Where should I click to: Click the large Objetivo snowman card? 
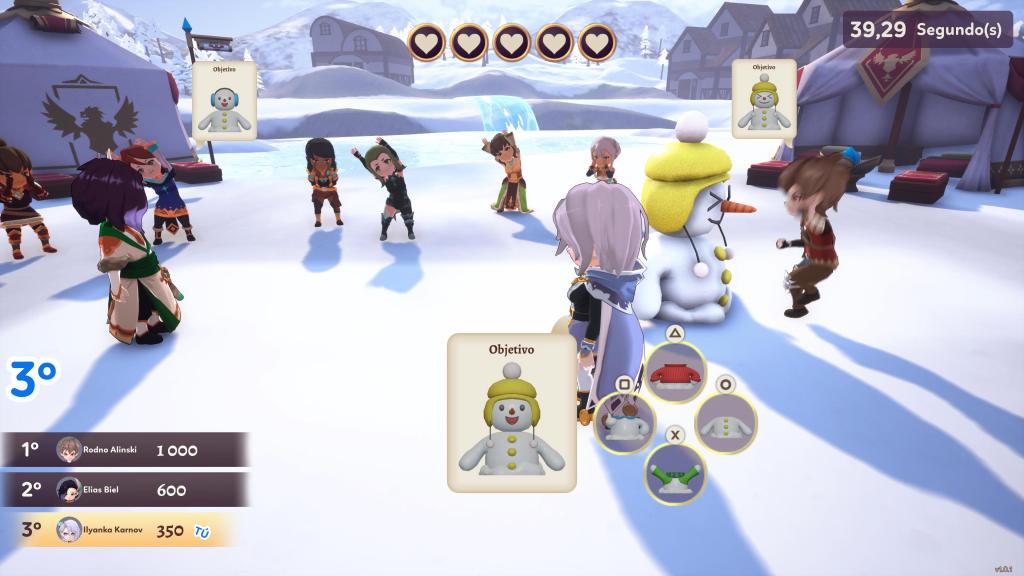(511, 413)
